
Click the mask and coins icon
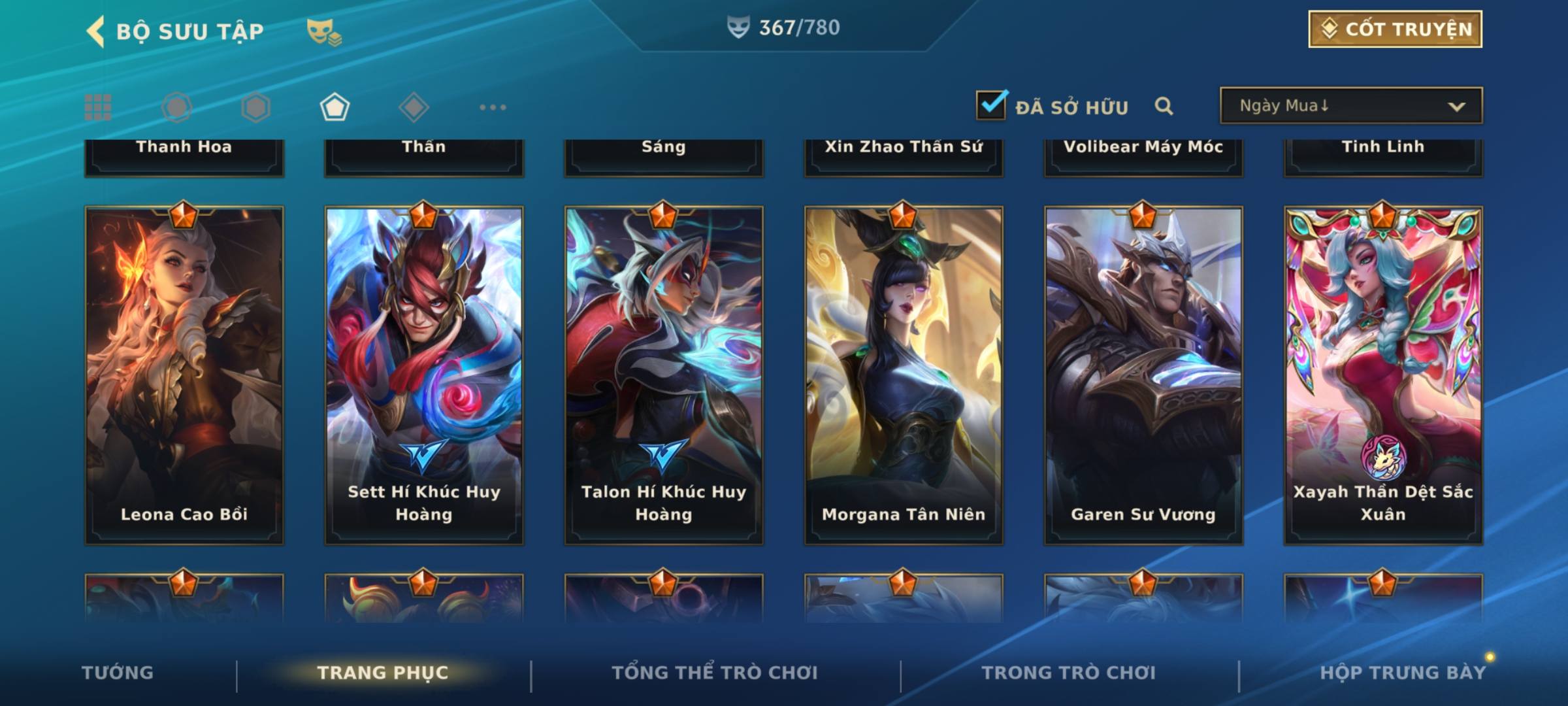click(x=324, y=32)
